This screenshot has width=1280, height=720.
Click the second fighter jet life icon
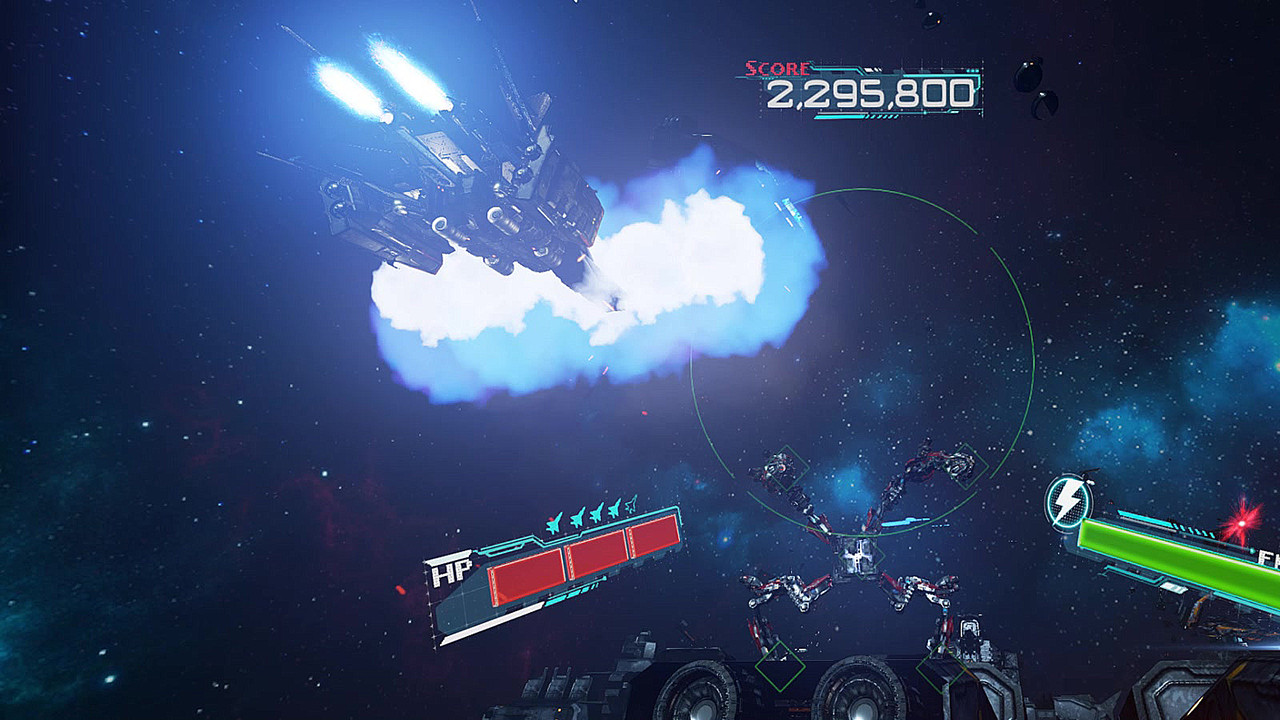pos(577,517)
